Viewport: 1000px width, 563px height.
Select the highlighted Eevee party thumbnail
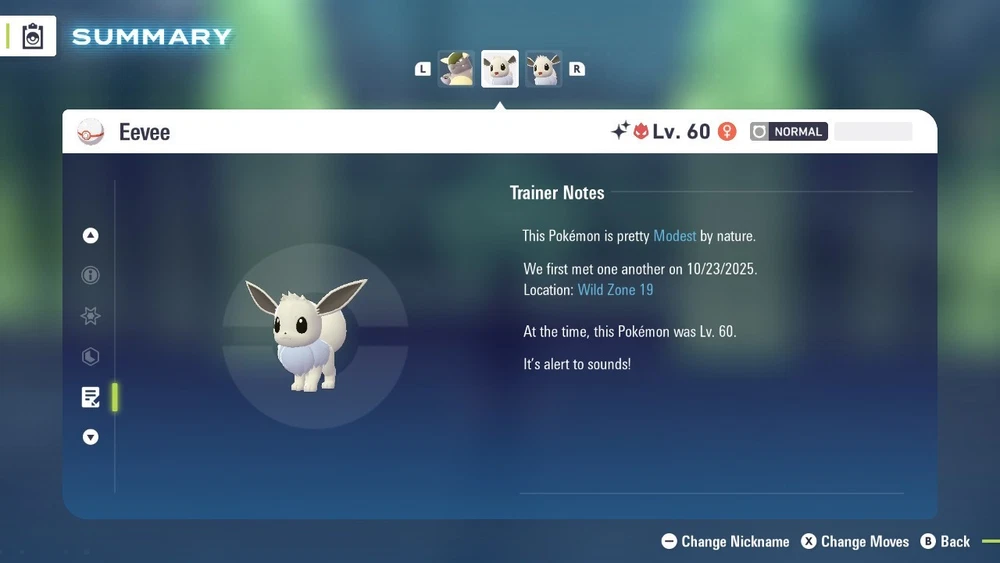pyautogui.click(x=500, y=69)
